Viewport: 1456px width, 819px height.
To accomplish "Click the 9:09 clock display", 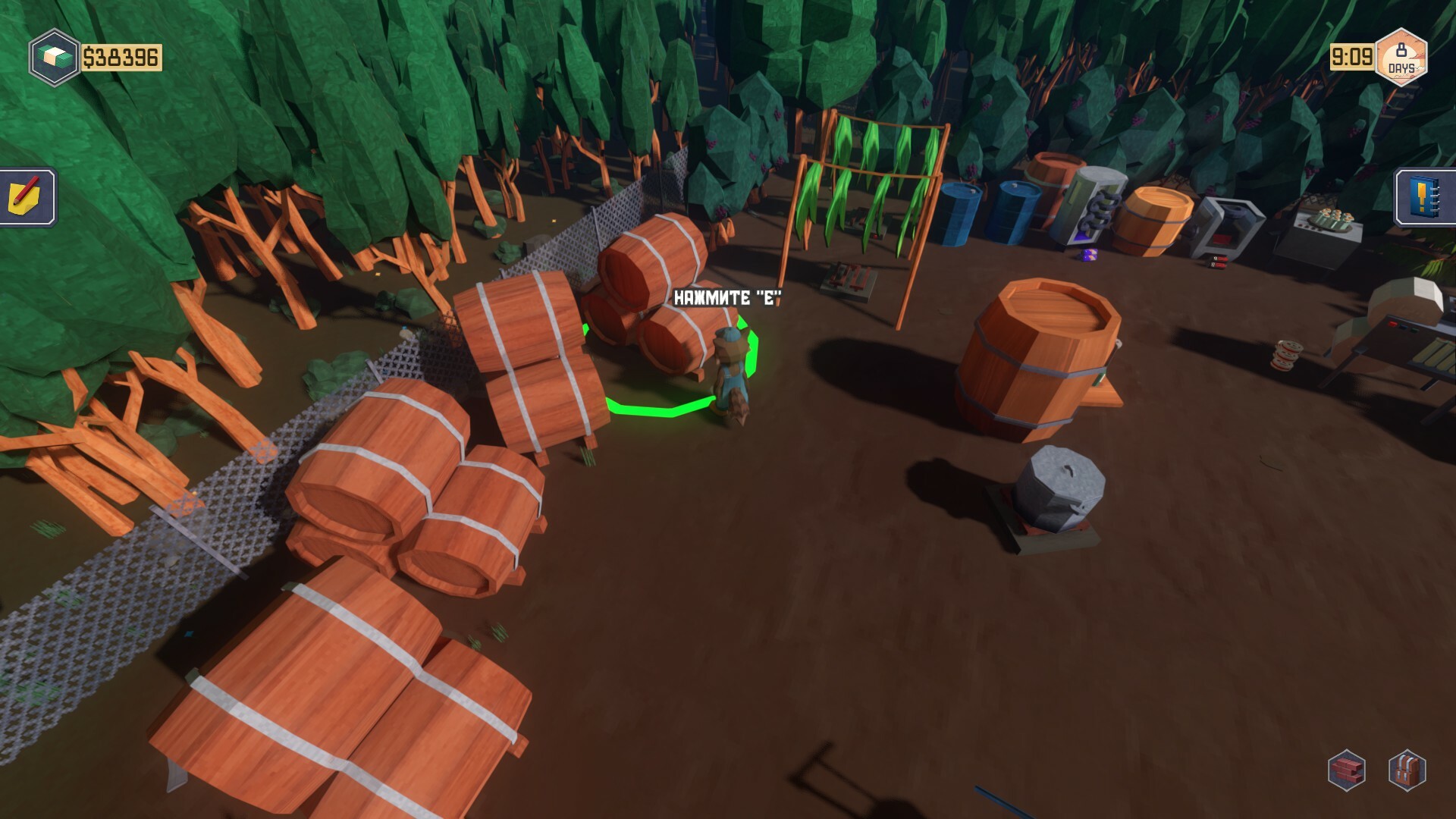I will coord(1354,55).
